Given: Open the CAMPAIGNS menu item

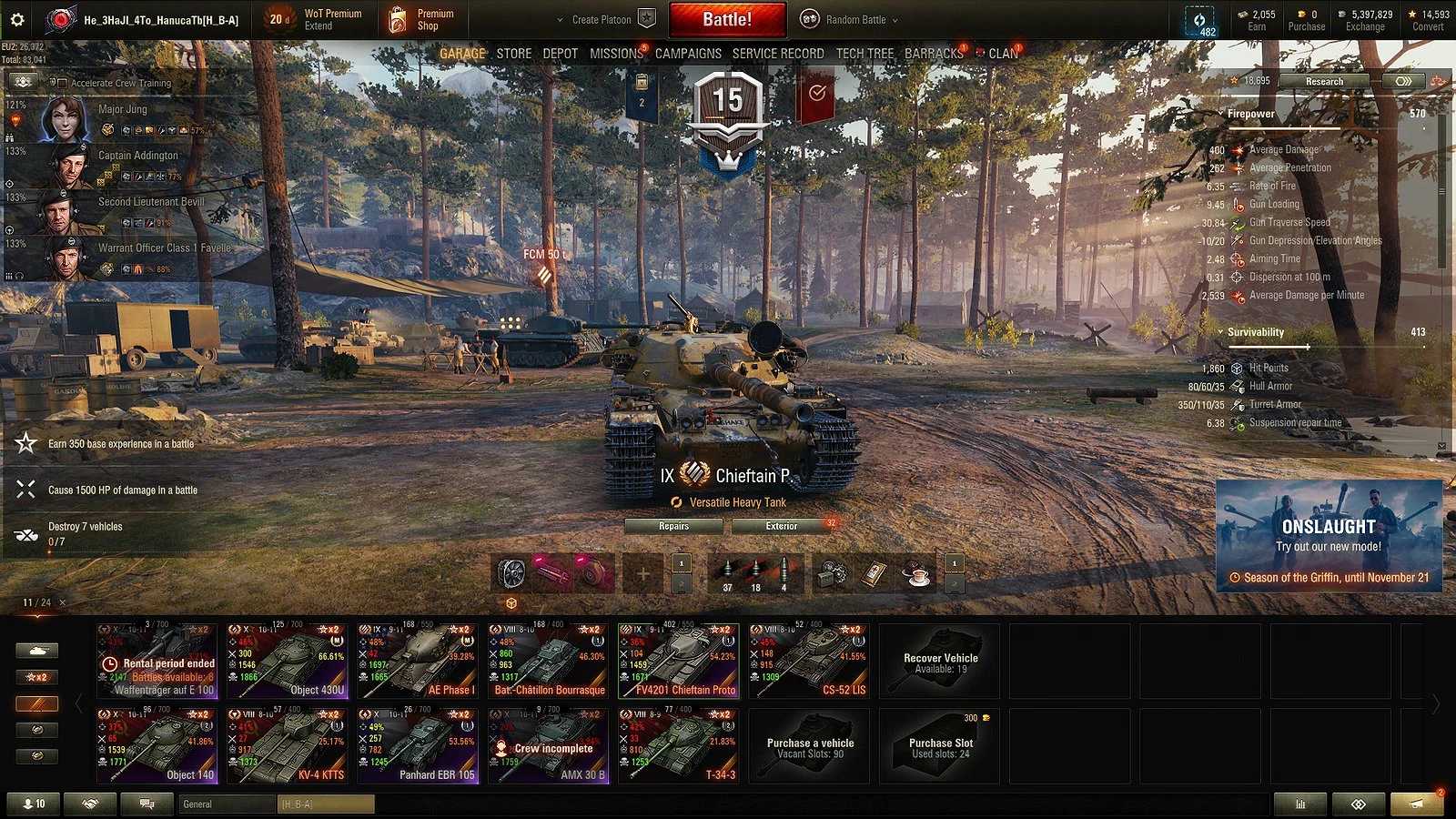Looking at the screenshot, I should [x=690, y=54].
